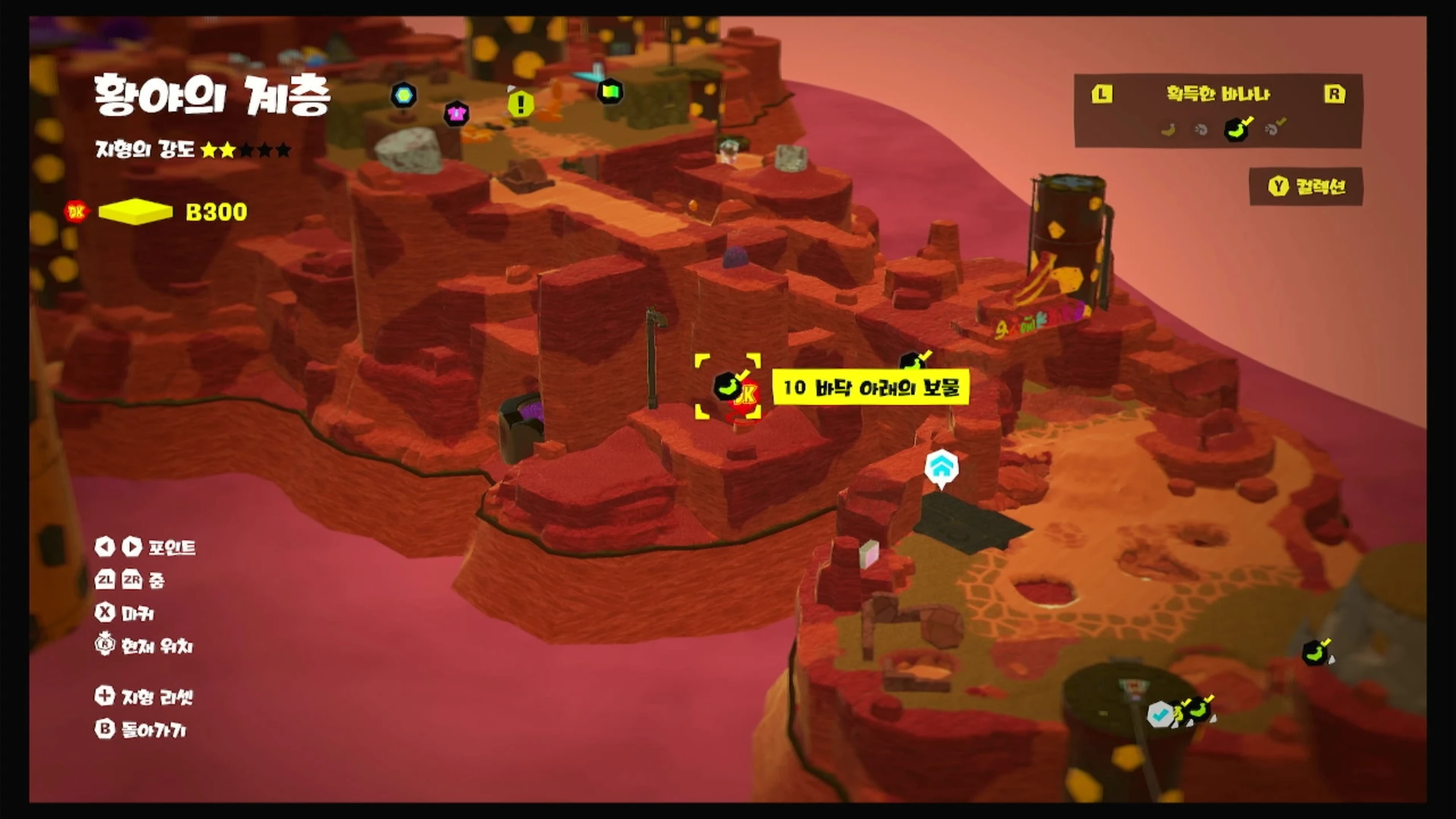Click the 마커 marker option
Screen dimensions: 1456x819
tap(125, 613)
